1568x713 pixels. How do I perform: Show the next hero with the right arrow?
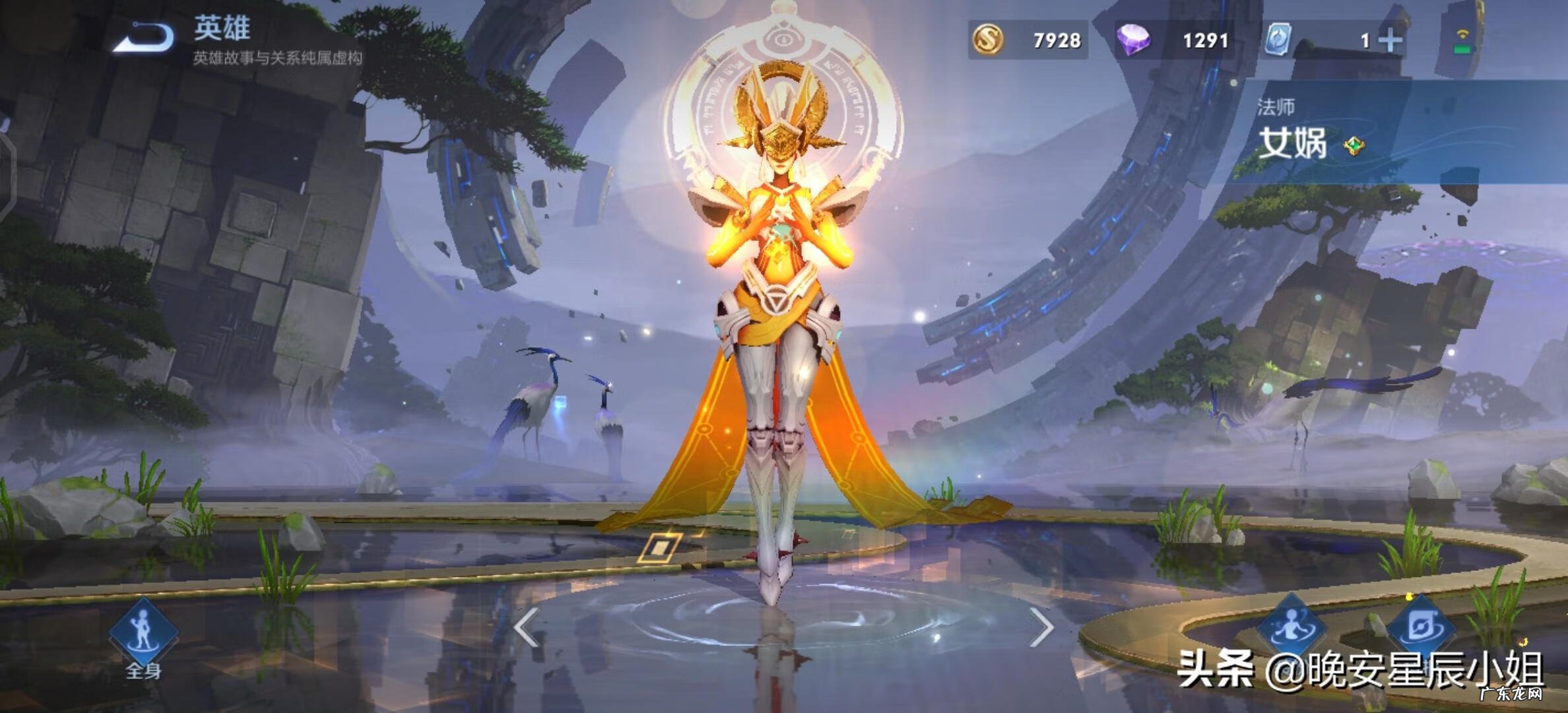pos(1041,627)
